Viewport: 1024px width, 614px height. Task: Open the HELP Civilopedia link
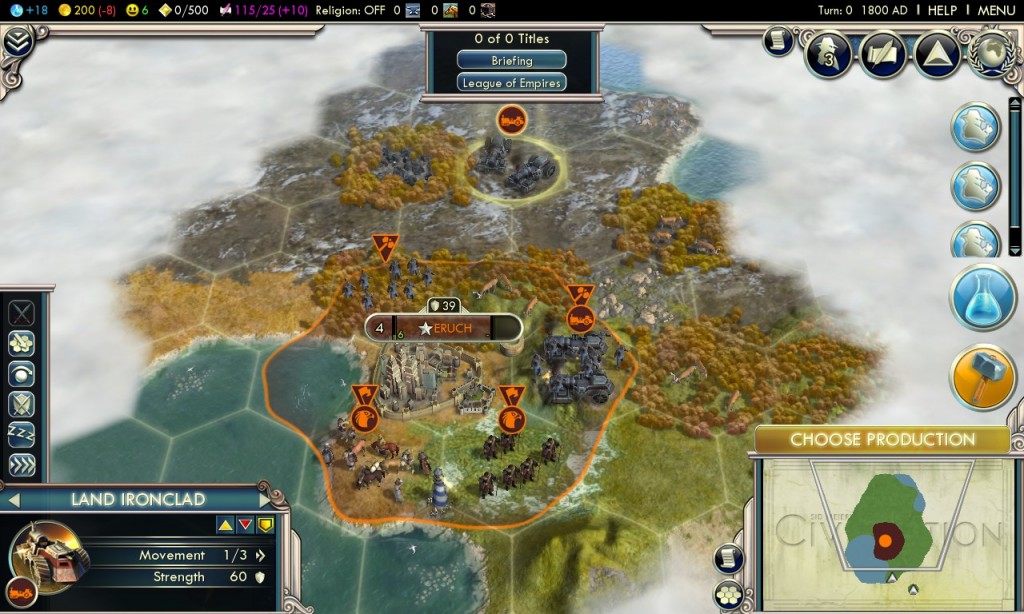[x=942, y=10]
